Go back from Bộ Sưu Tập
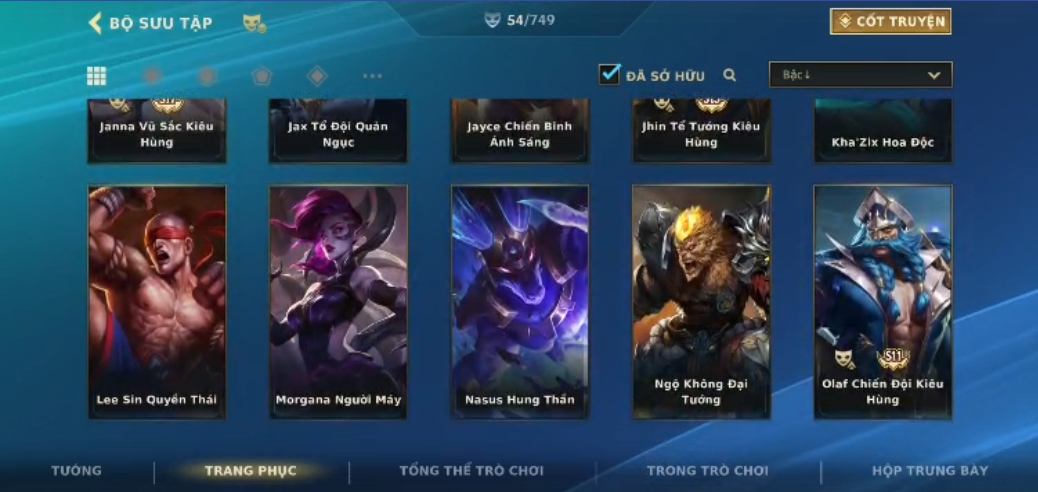The width and height of the screenshot is (1038, 492). (96, 23)
